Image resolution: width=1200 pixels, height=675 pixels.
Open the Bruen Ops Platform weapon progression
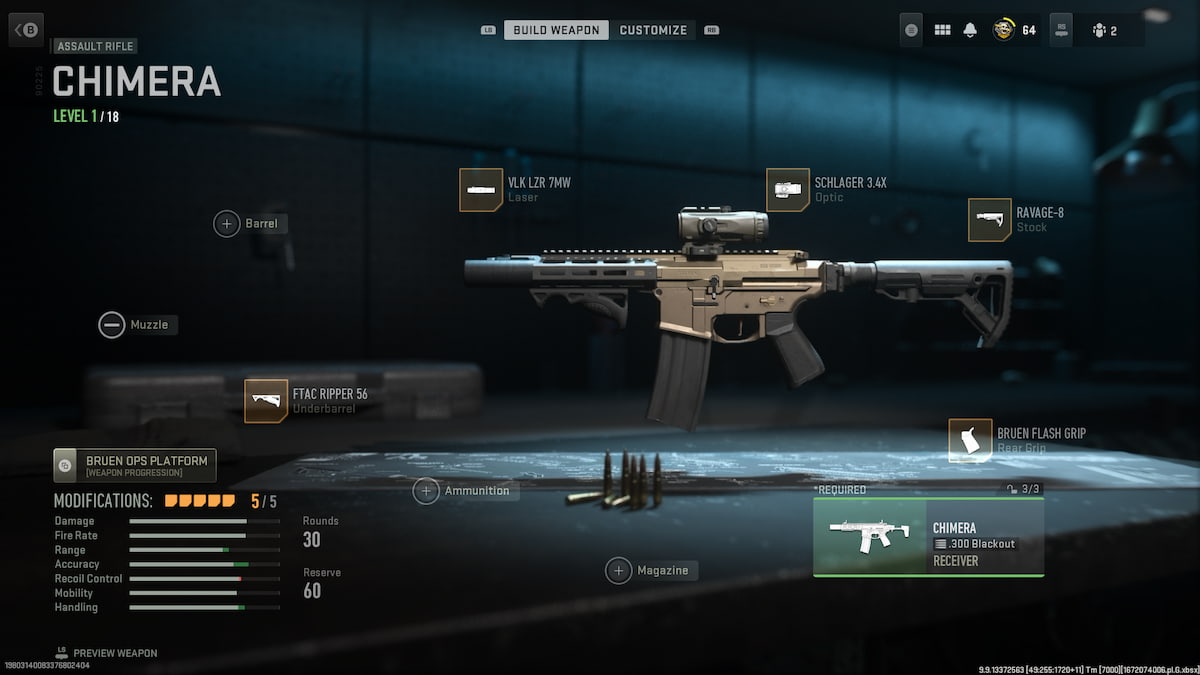135,465
